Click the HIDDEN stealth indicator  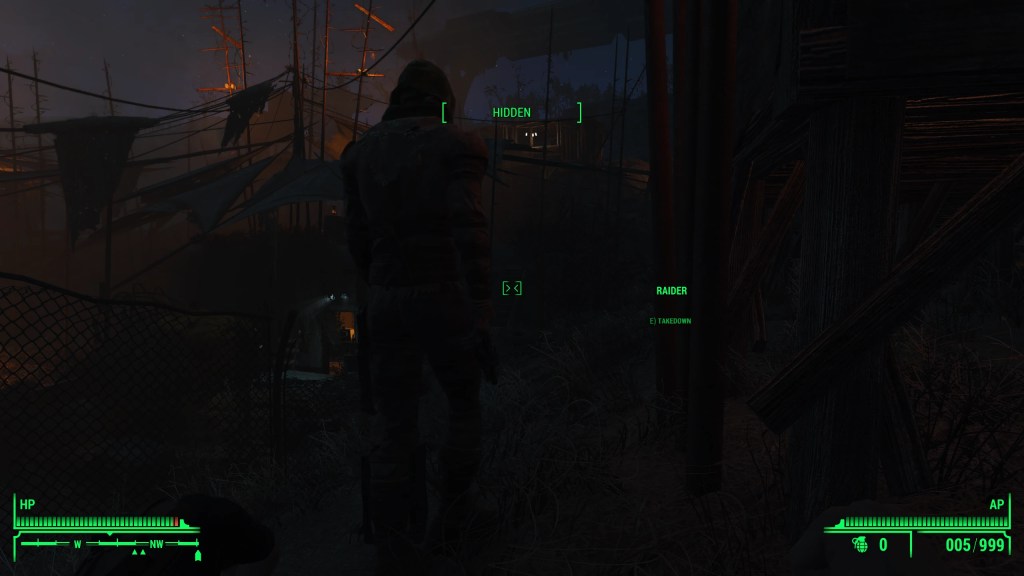tap(511, 113)
